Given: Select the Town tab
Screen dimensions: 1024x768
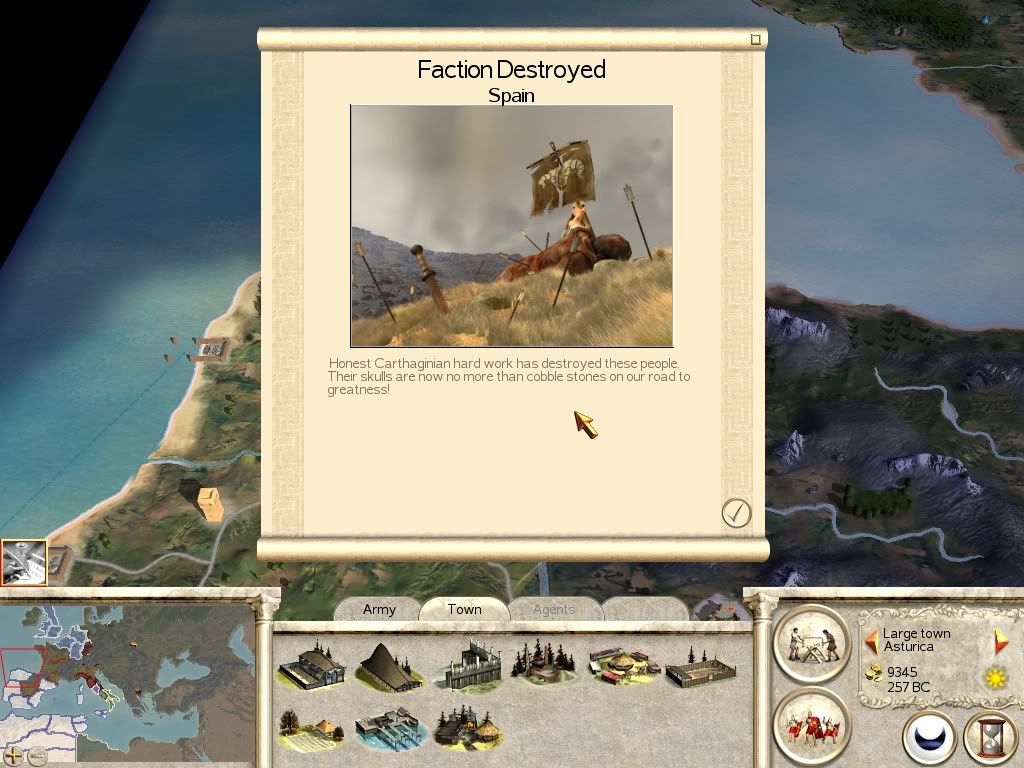Looking at the screenshot, I should pyautogui.click(x=464, y=609).
